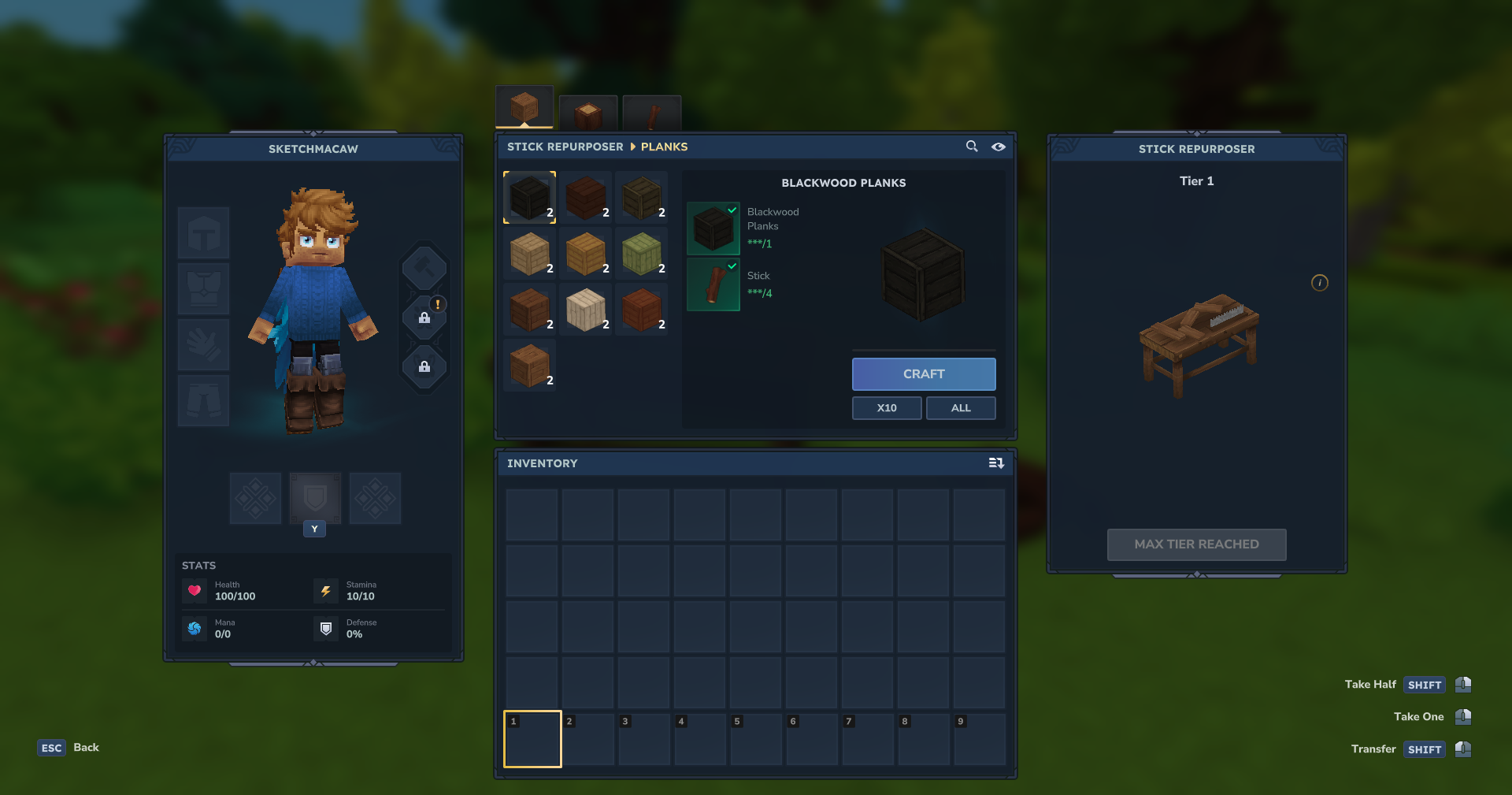Click the head armor equipment slot
Viewport: 1512px width, 795px height.
coord(203,233)
